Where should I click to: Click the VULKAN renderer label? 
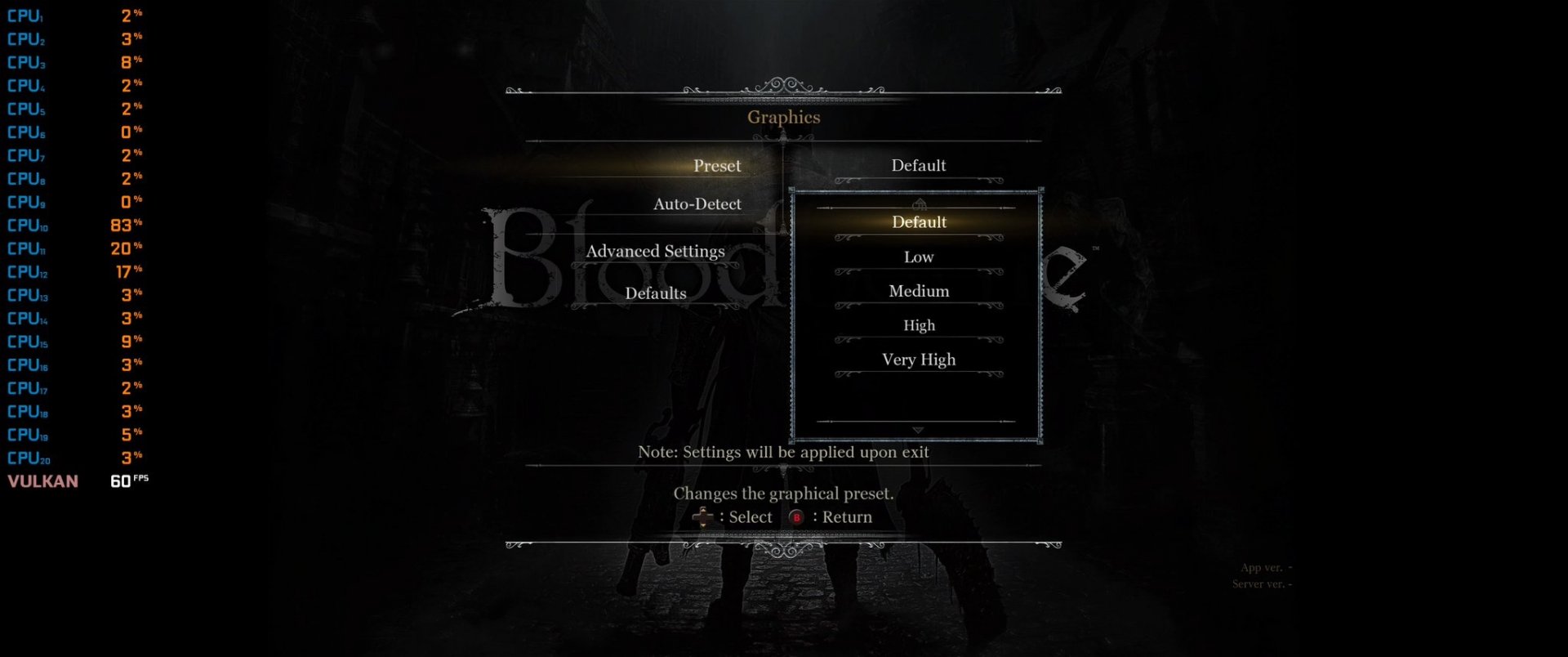point(42,482)
